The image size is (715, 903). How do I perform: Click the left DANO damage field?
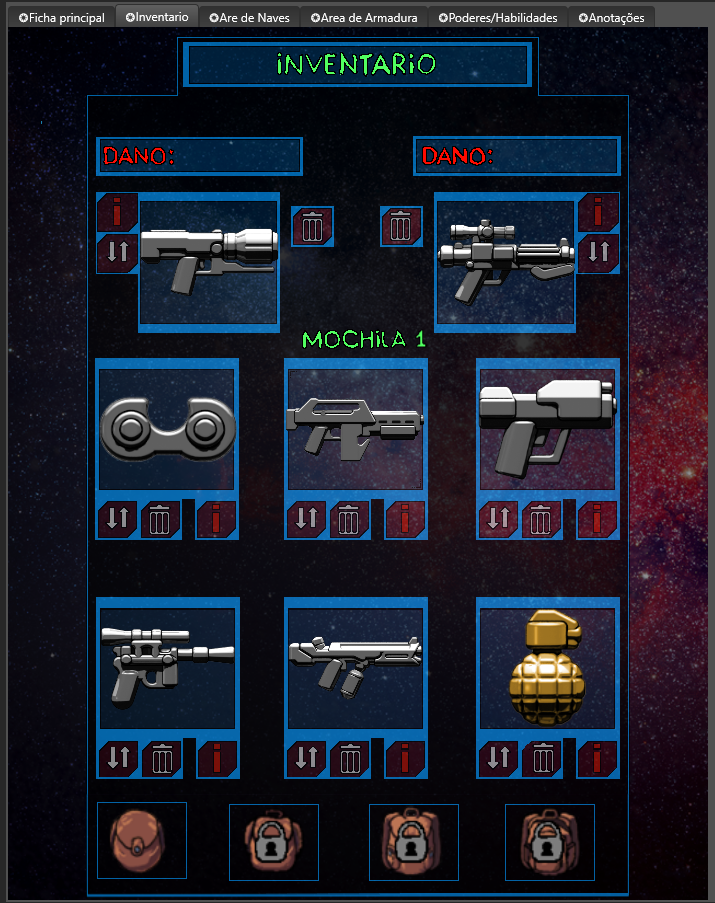click(x=200, y=156)
